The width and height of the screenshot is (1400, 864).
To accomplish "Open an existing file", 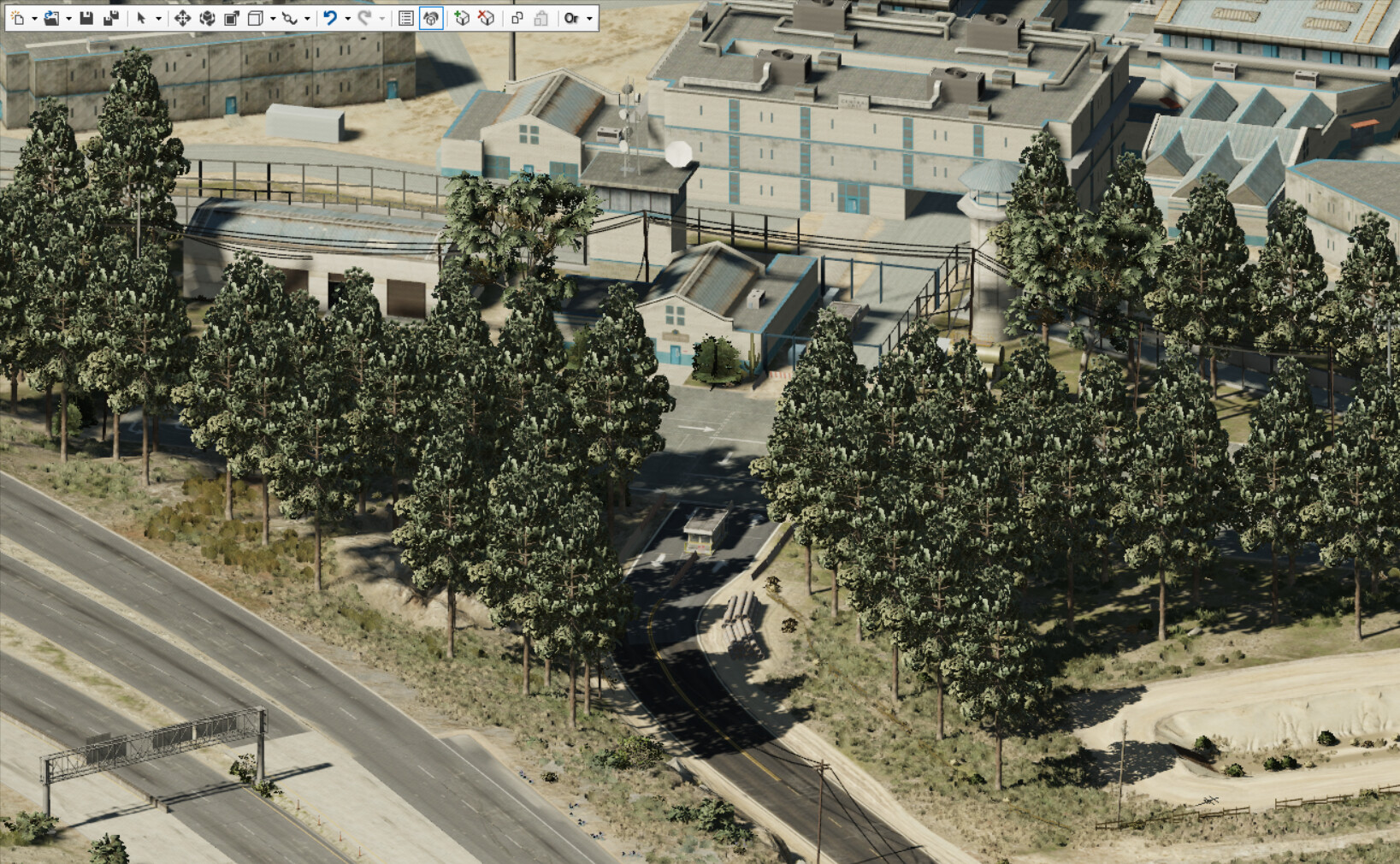I will tap(53, 17).
